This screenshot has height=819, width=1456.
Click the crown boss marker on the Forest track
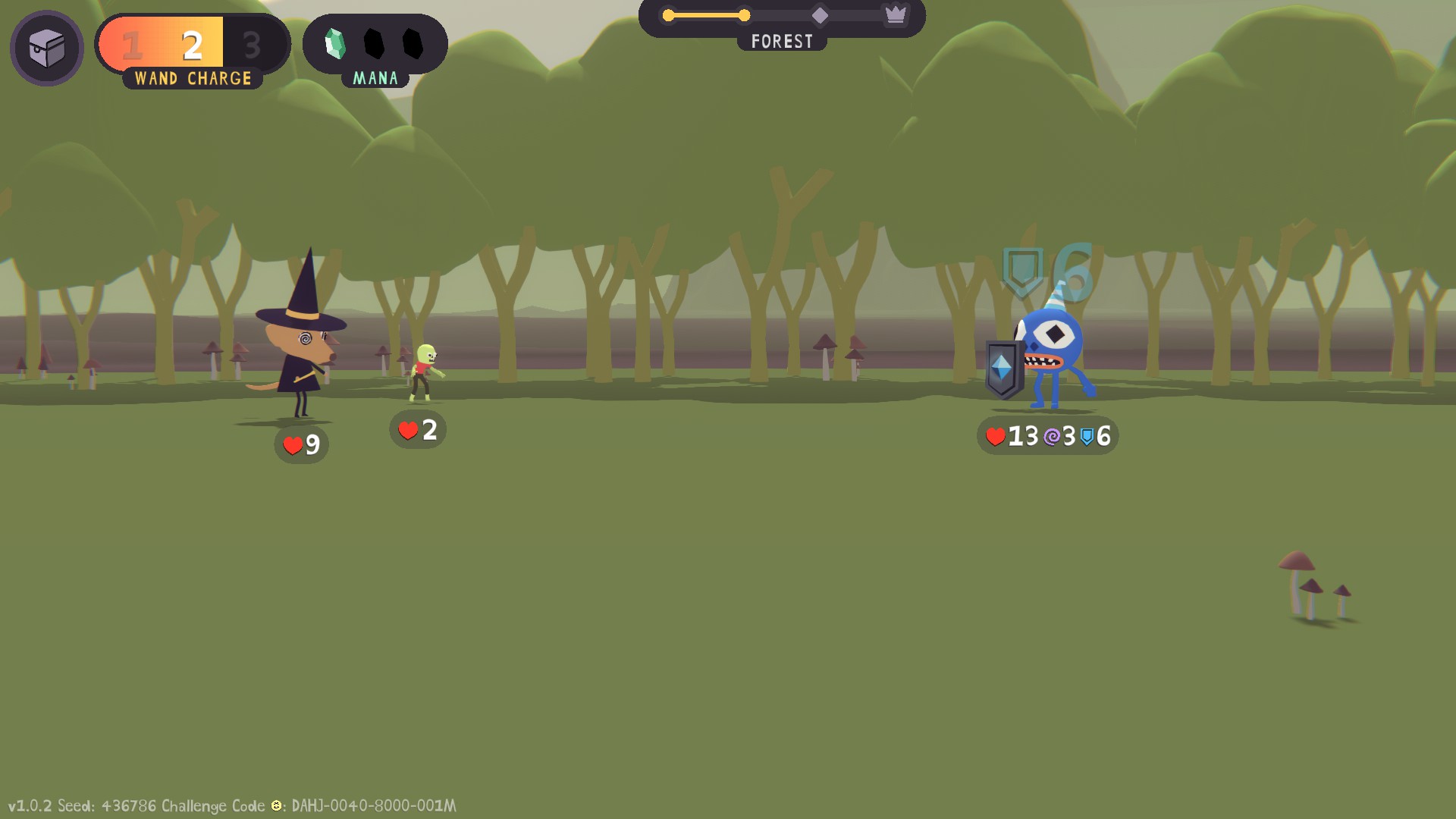896,14
